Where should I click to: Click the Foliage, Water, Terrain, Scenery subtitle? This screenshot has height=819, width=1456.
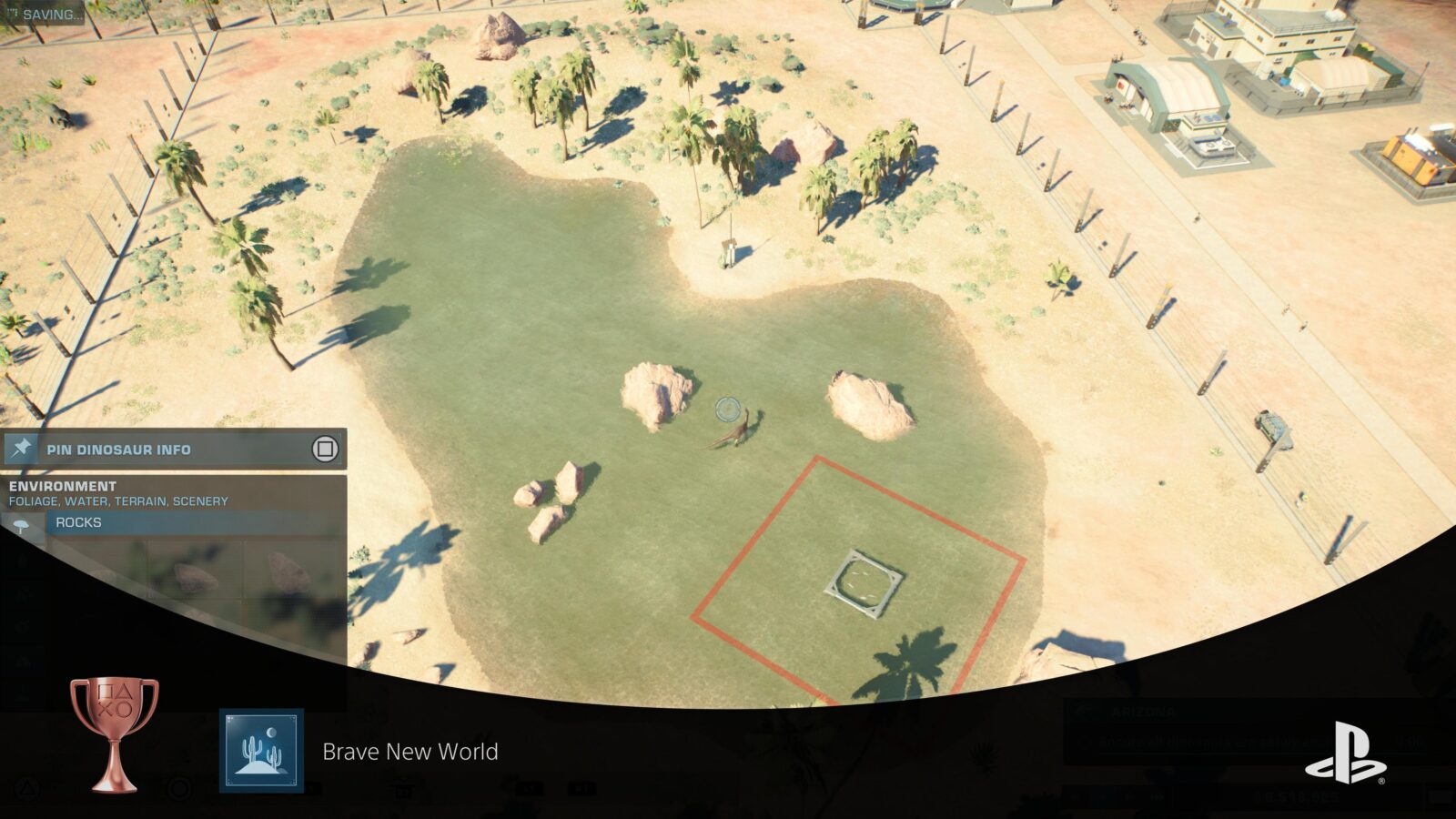116,500
